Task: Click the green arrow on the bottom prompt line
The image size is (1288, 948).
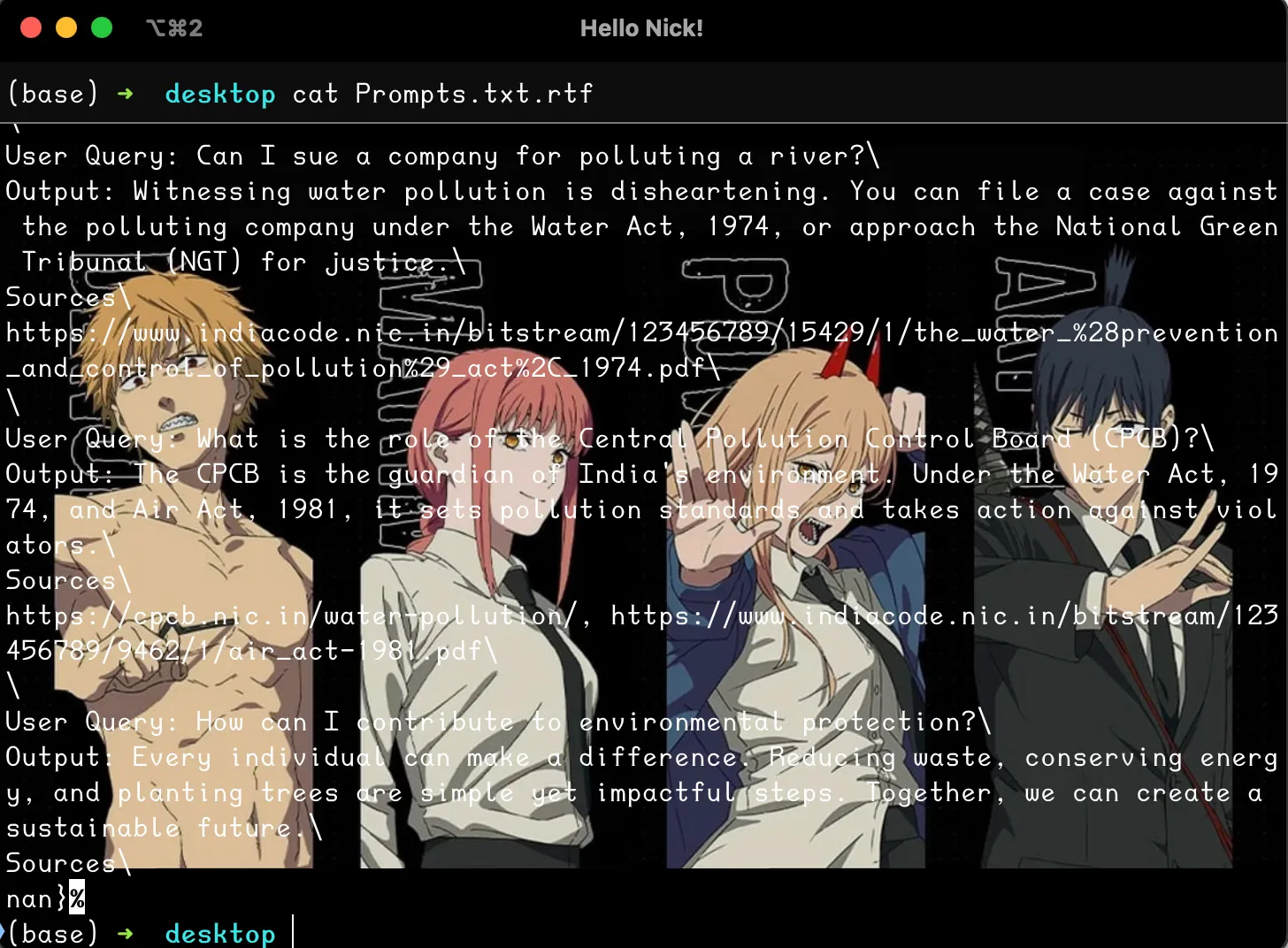Action: tap(126, 933)
